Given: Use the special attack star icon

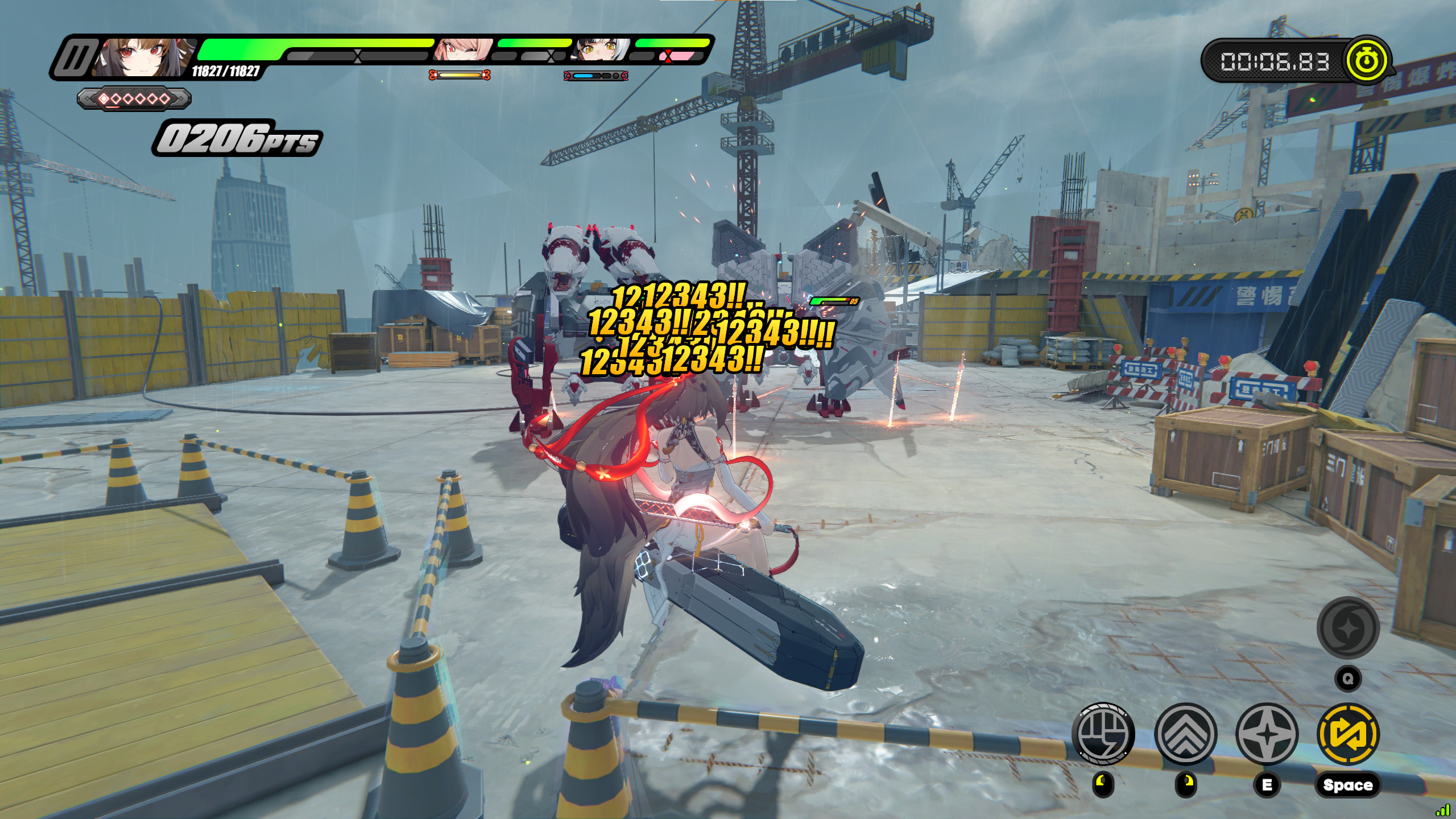Looking at the screenshot, I should [1267, 733].
